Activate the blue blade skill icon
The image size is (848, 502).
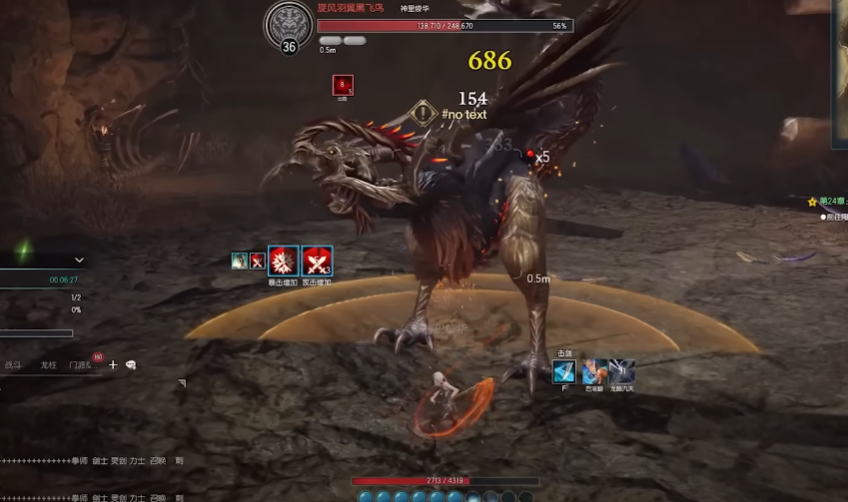(x=563, y=372)
